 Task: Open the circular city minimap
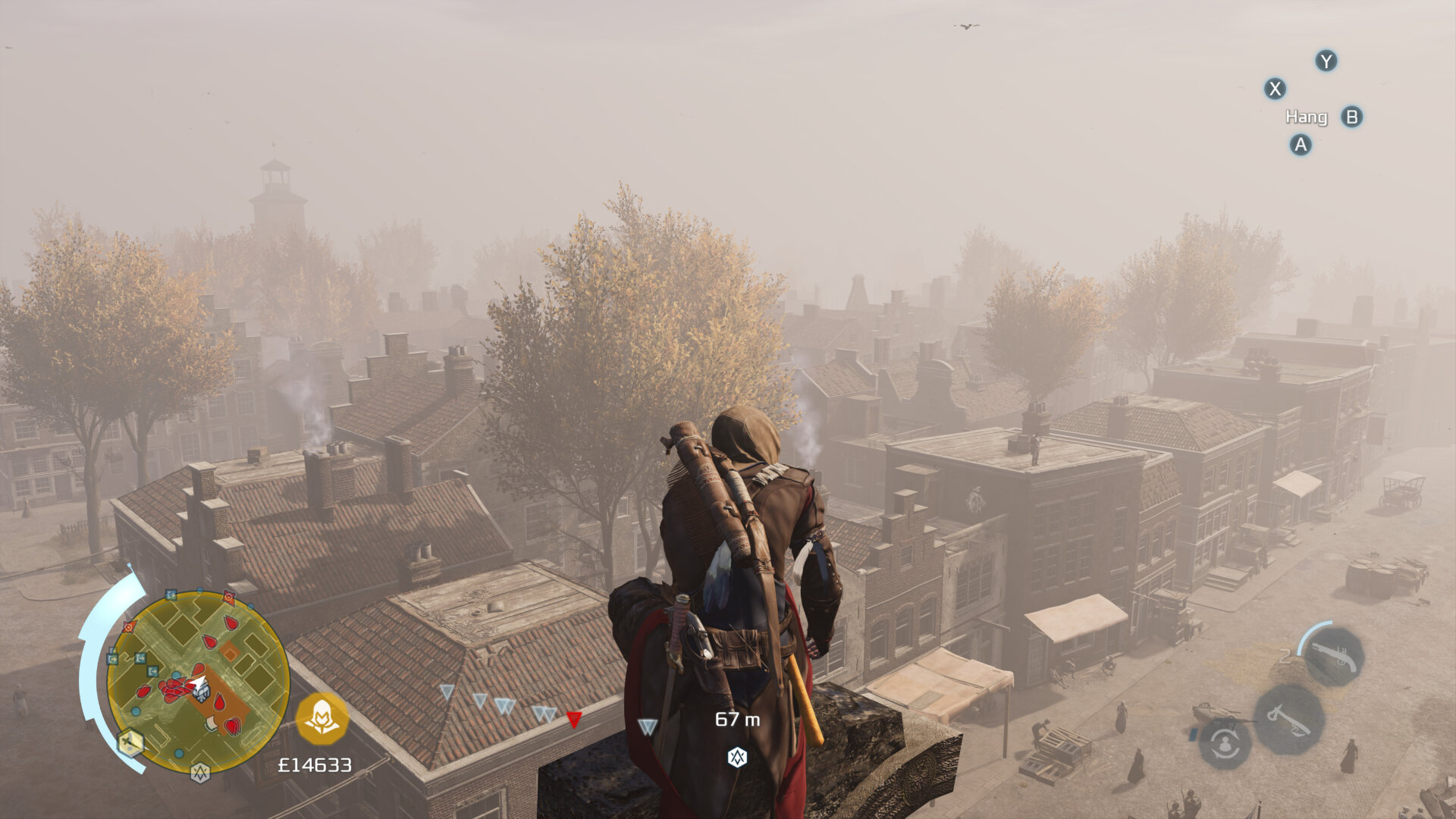(197, 680)
